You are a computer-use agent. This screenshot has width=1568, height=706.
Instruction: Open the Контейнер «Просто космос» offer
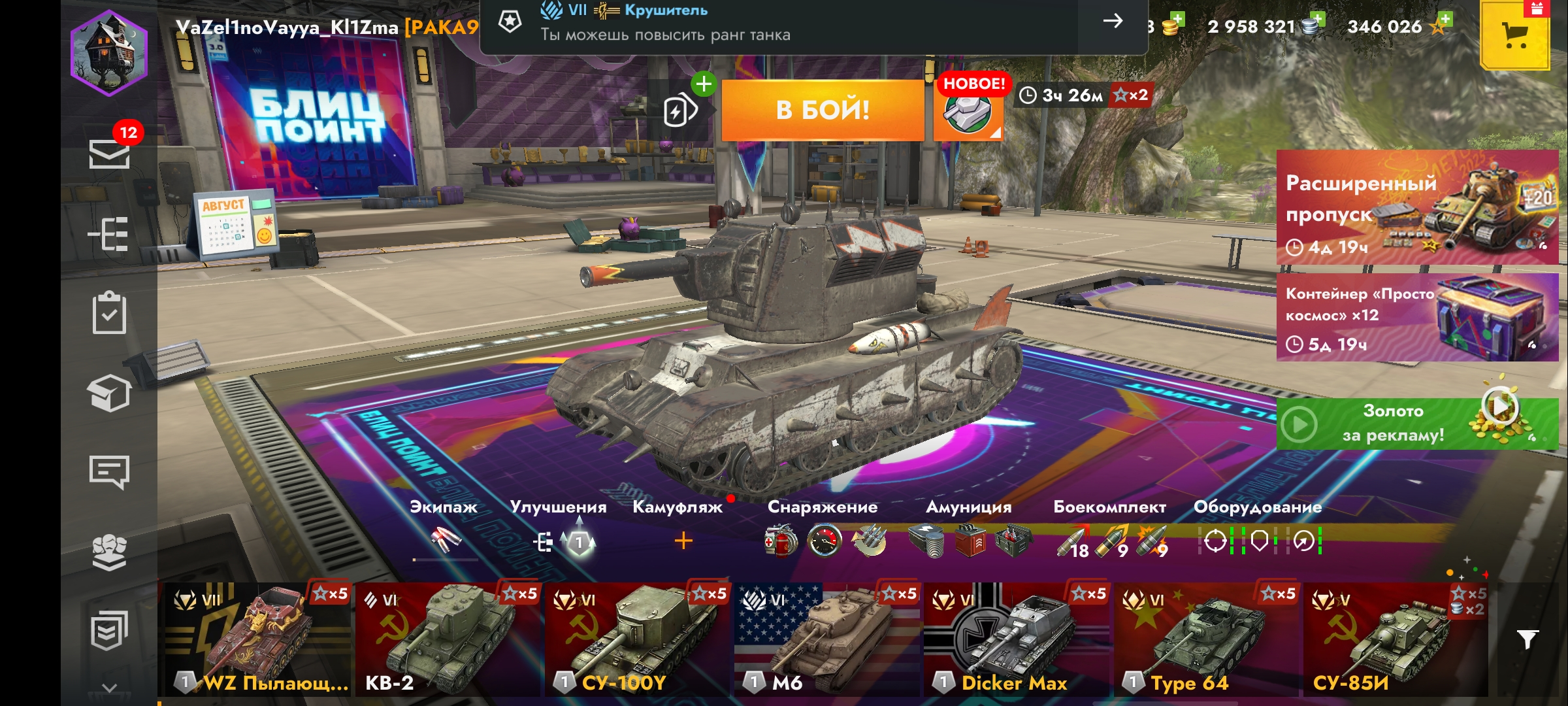point(1417,318)
